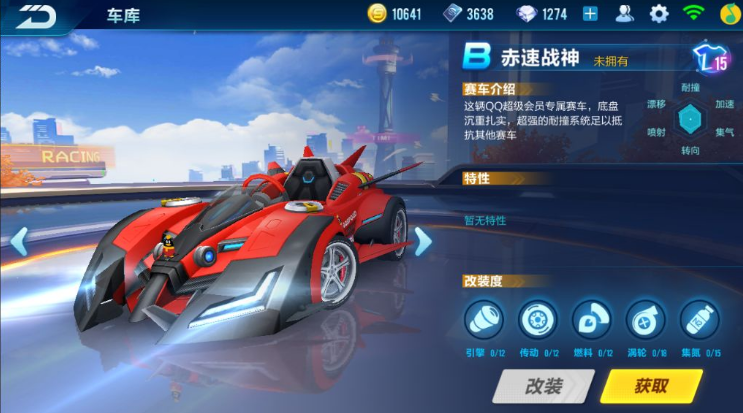This screenshot has width=743, height=413.
Task: Add diamonds with the plus button
Action: coord(590,14)
